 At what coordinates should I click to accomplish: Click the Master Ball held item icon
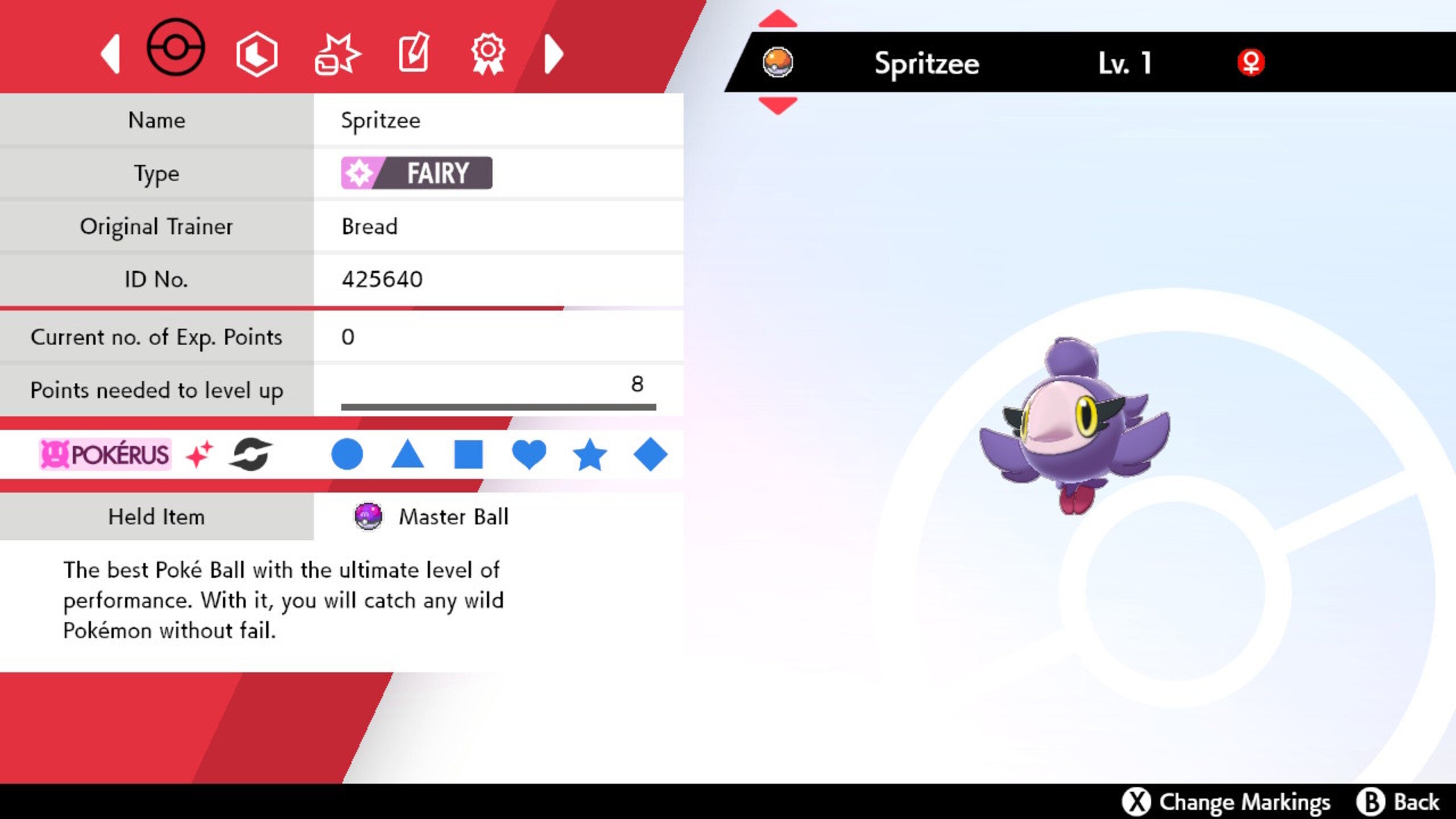(x=369, y=517)
